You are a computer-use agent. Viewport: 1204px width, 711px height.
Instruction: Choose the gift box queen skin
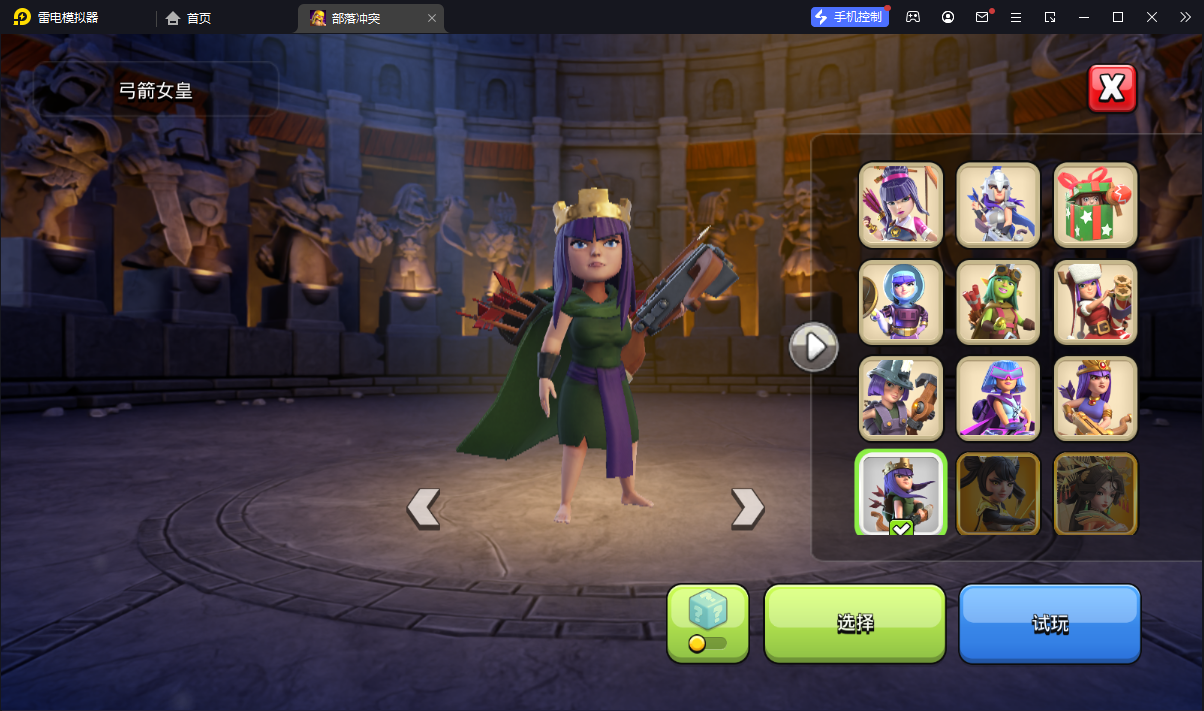tap(1096, 204)
